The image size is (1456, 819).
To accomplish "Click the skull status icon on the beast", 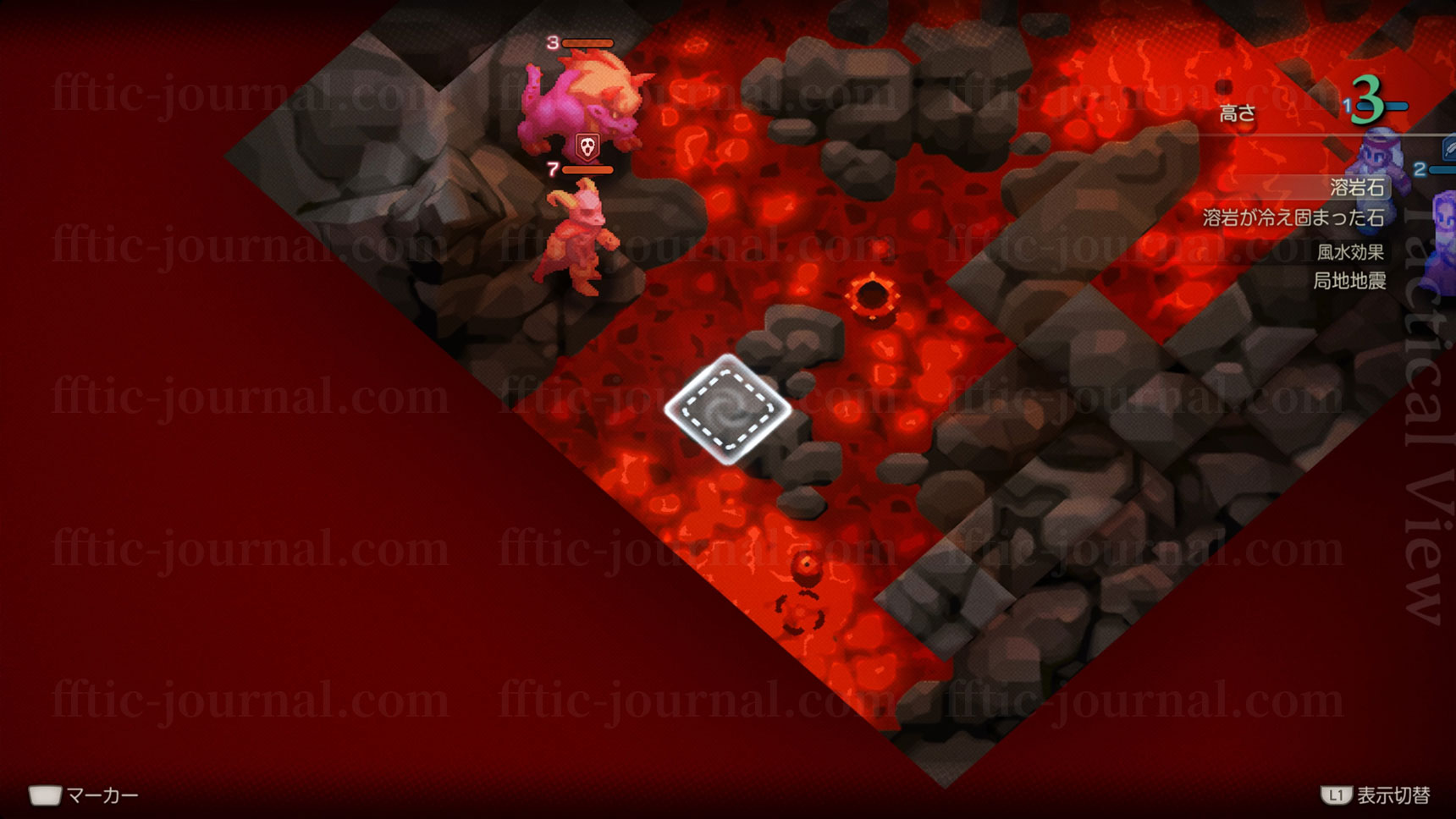I will point(587,147).
